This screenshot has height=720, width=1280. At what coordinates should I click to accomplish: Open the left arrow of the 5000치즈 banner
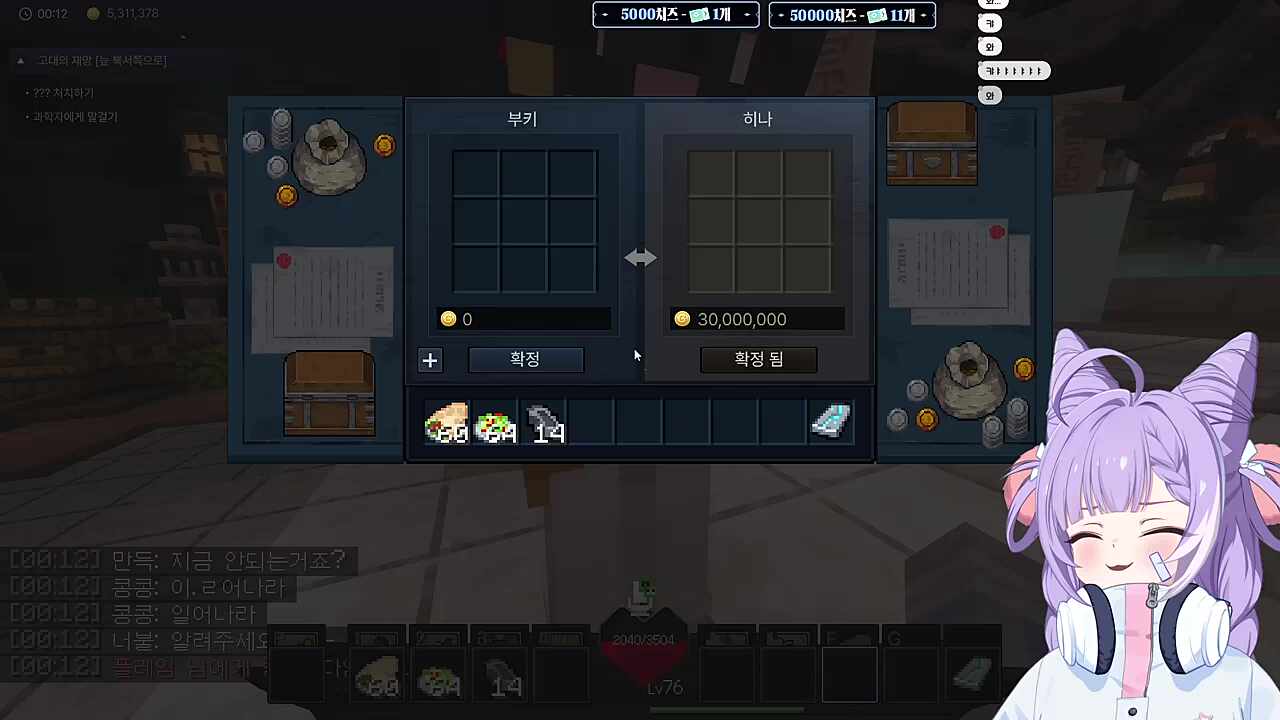[x=604, y=15]
